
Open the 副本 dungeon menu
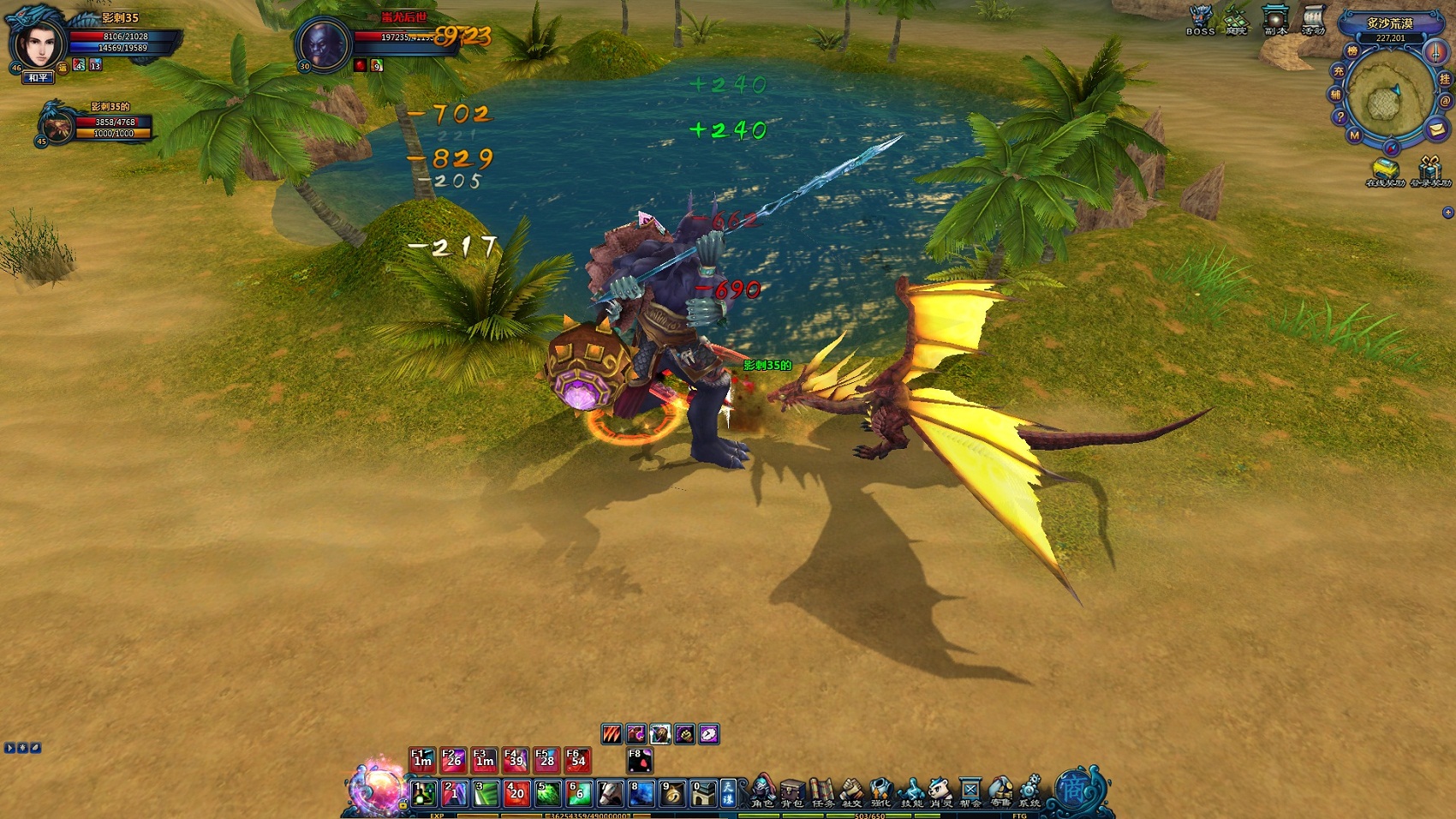[x=1275, y=19]
